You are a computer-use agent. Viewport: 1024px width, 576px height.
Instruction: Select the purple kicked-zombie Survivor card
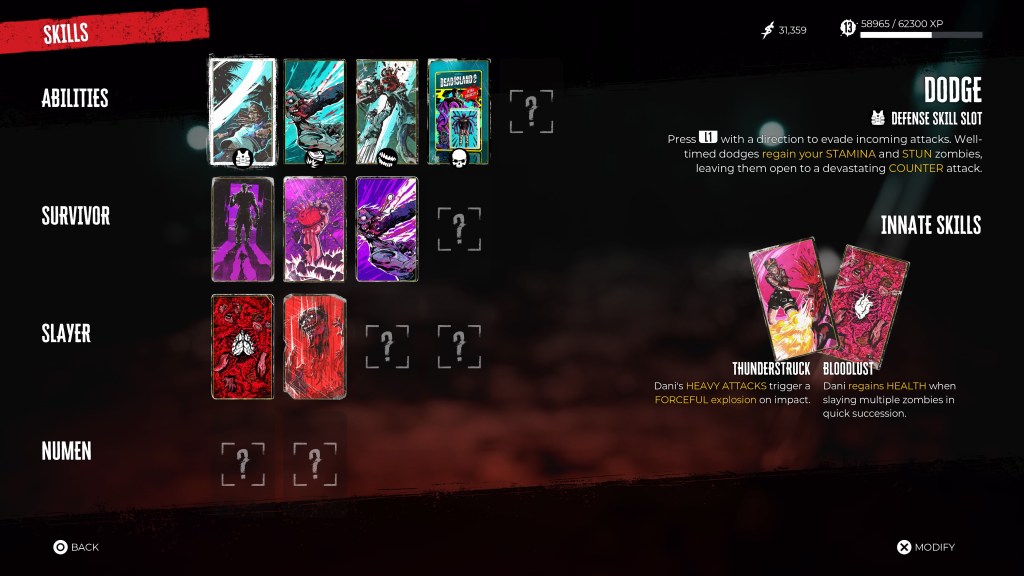386,229
